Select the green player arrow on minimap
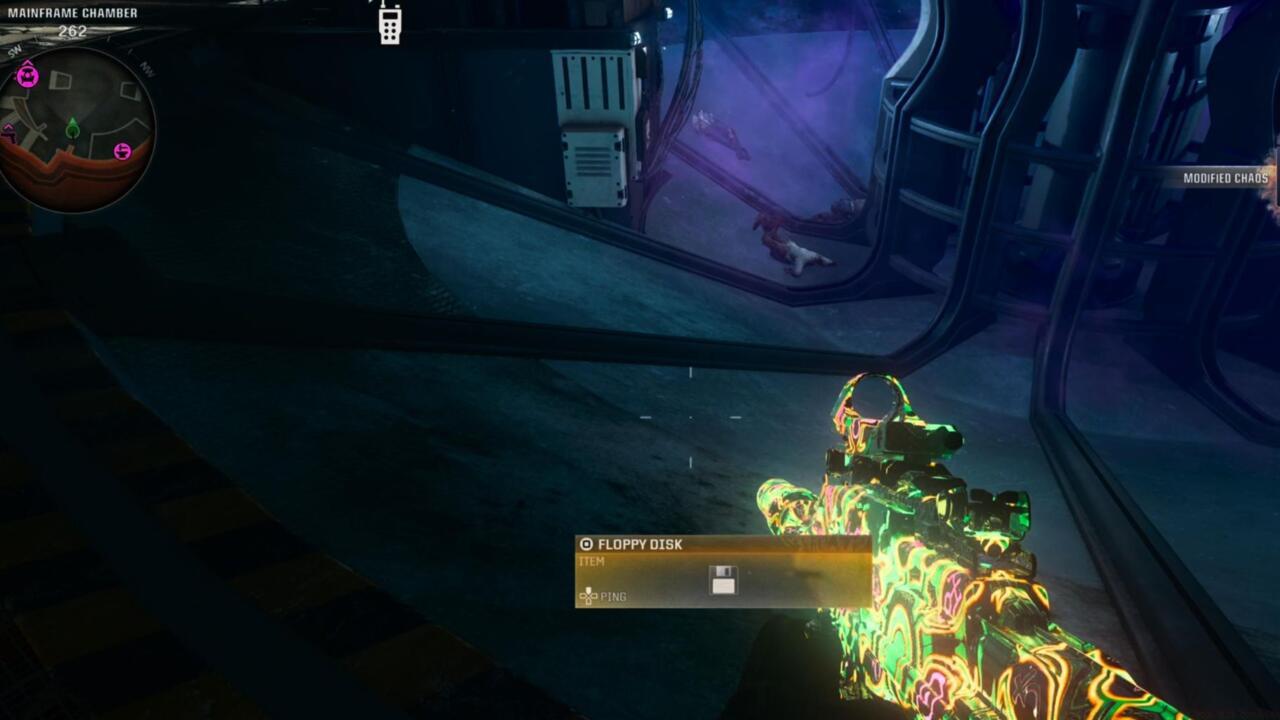 [x=72, y=129]
